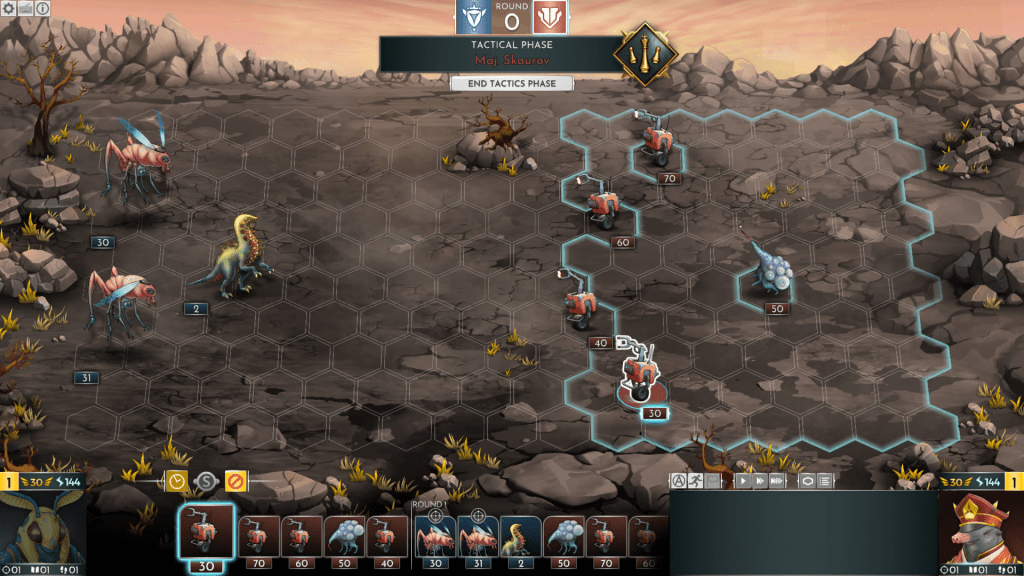Click the yellow clock wait button
Image resolution: width=1024 pixels, height=576 pixels.
pos(177,481)
